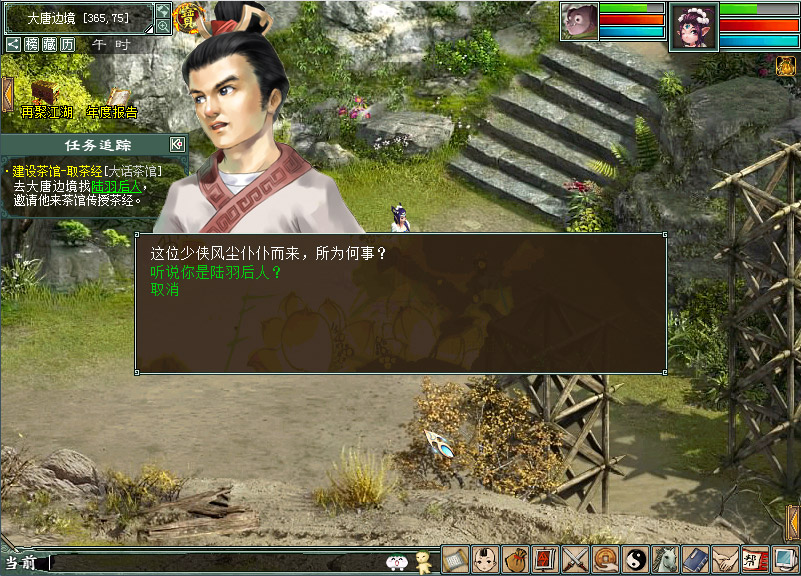The width and height of the screenshot is (801, 576).
Task: Open the yin-yang icon in bottom toolbar
Action: pyautogui.click(x=635, y=559)
